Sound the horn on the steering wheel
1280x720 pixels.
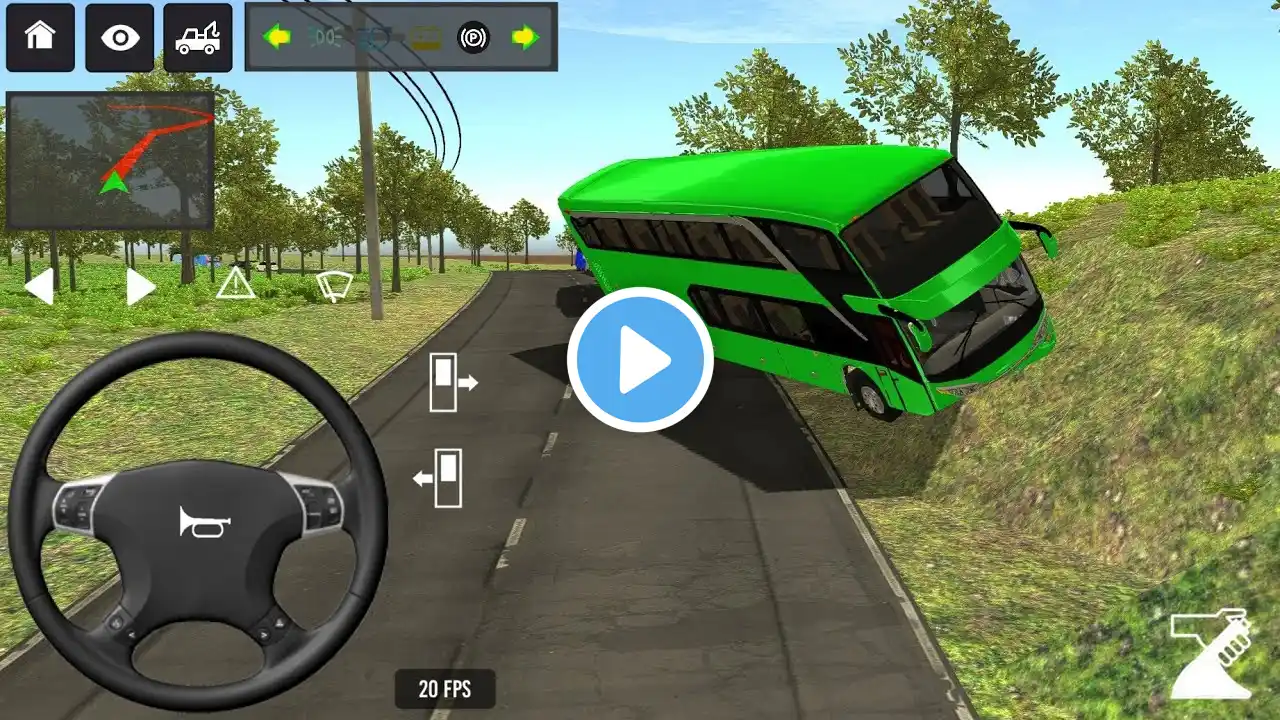tap(205, 521)
